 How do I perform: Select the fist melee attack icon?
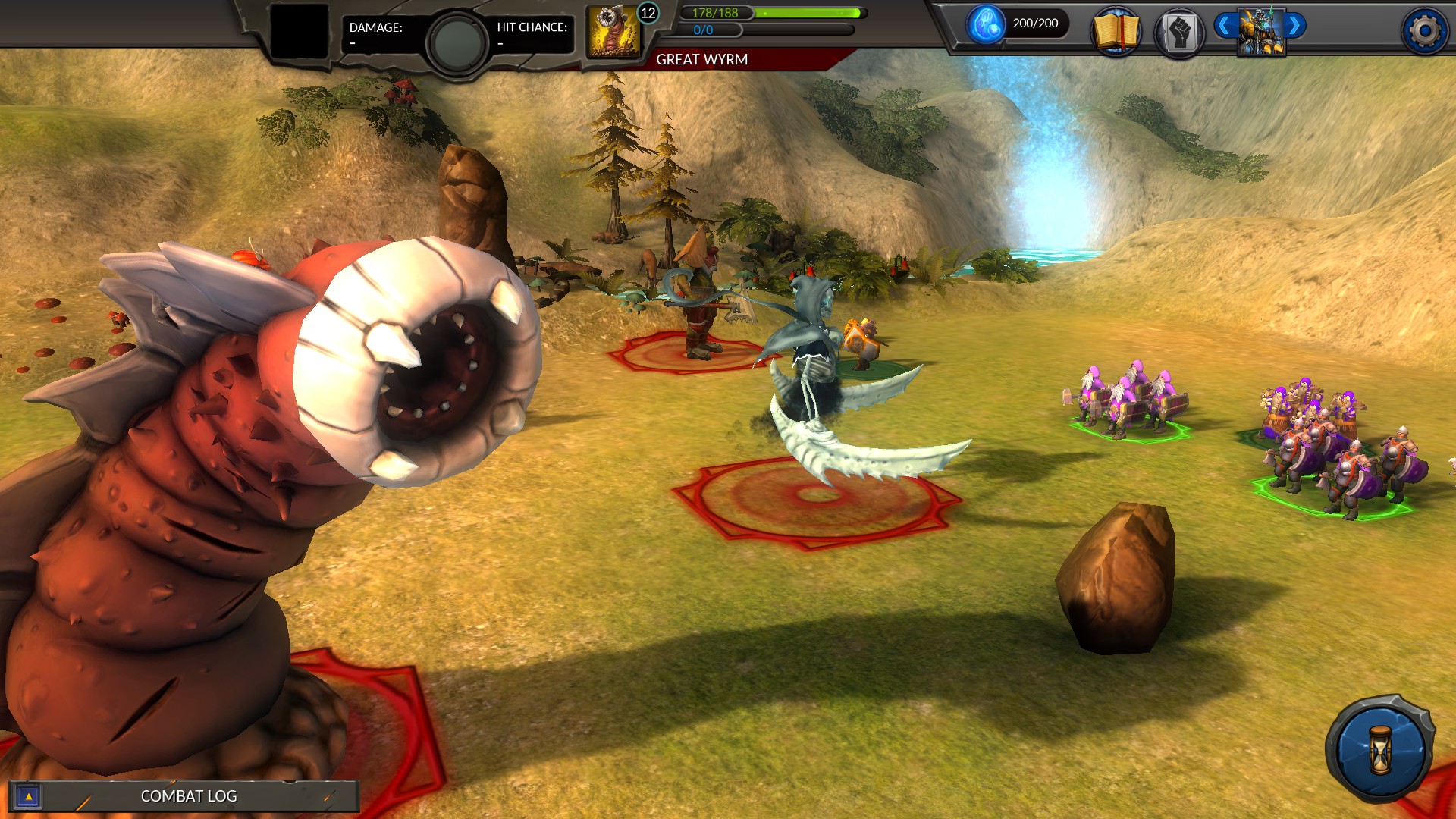click(1180, 30)
